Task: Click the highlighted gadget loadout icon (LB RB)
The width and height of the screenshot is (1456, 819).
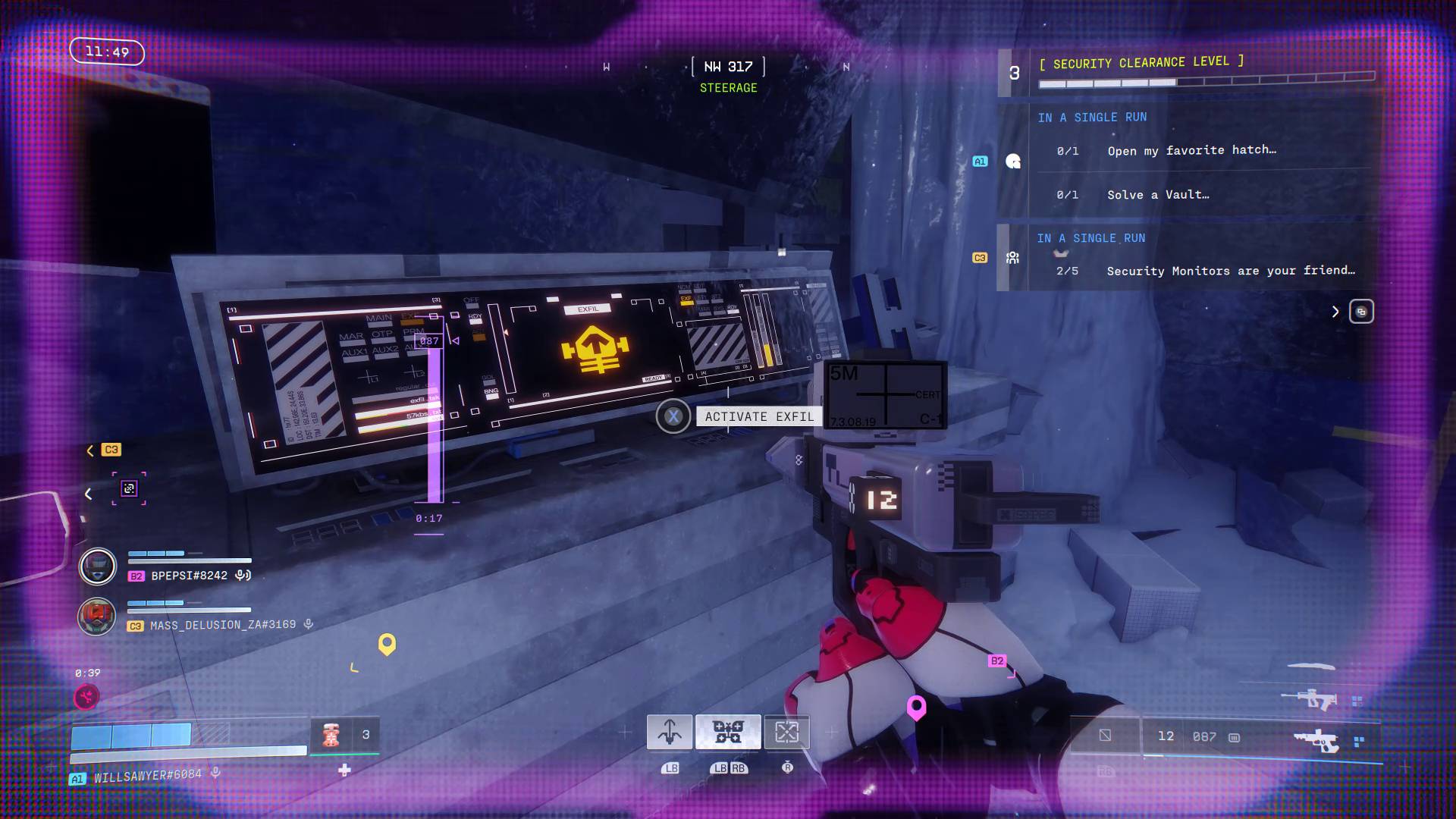Action: pyautogui.click(x=728, y=732)
